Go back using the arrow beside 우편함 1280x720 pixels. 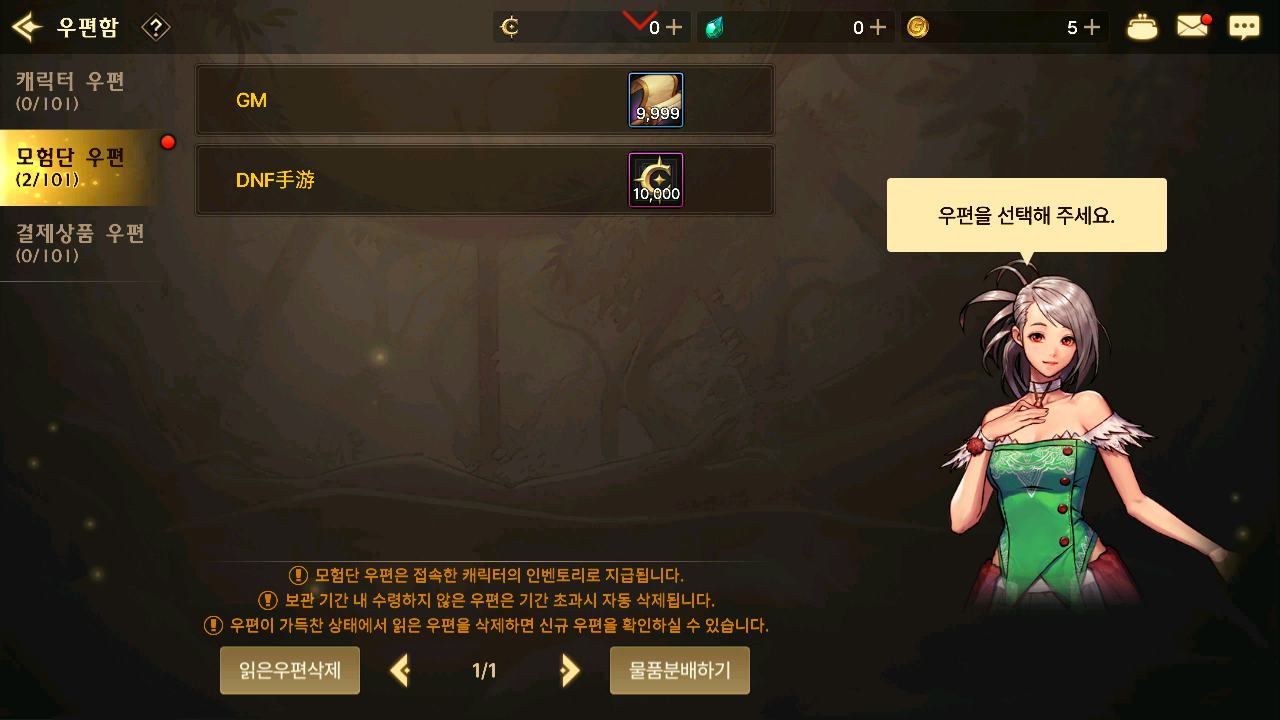(x=26, y=27)
